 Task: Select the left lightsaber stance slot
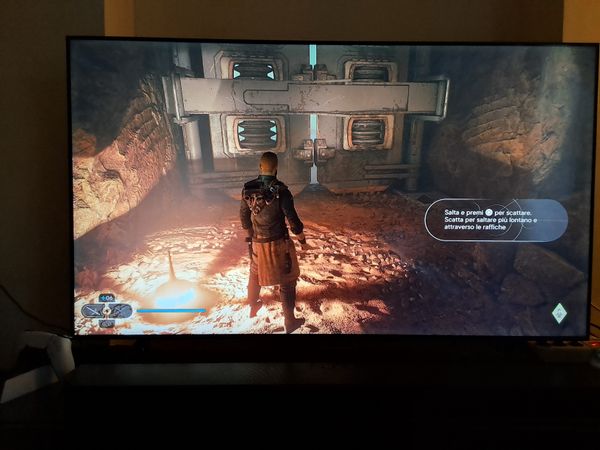click(94, 311)
